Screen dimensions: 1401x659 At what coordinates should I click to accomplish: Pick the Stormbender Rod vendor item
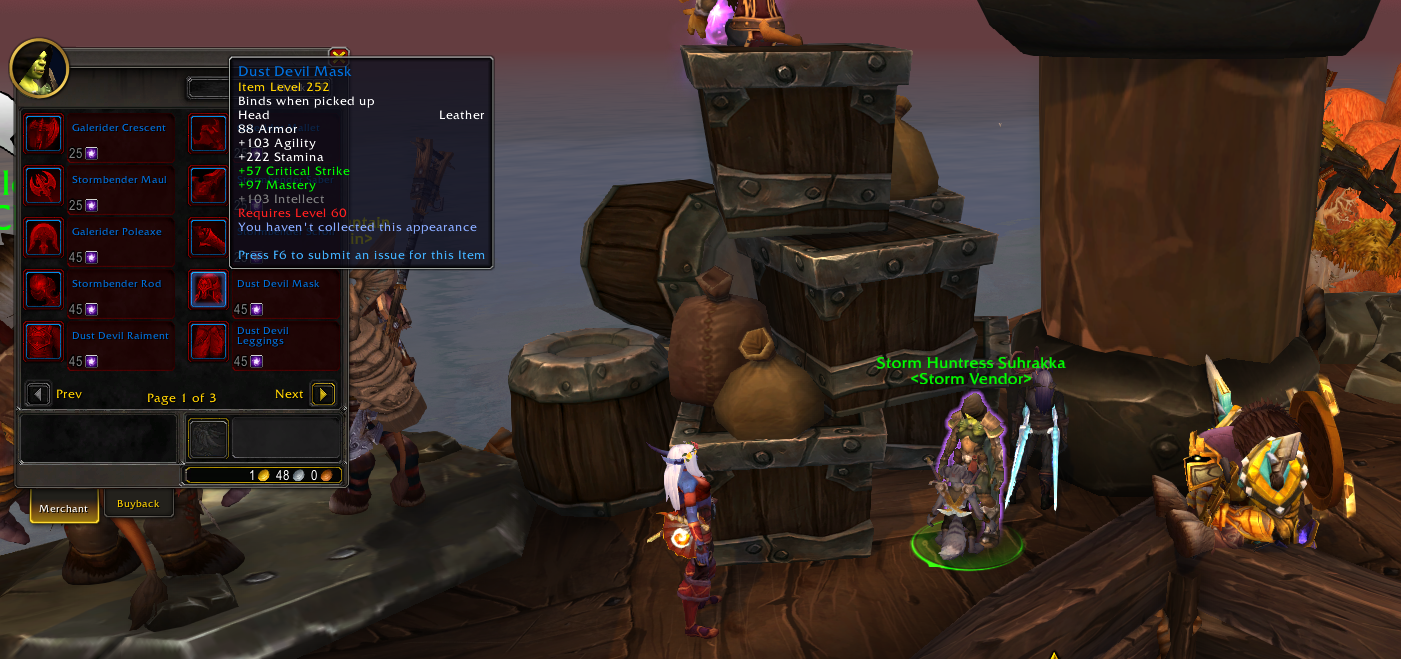click(x=44, y=290)
